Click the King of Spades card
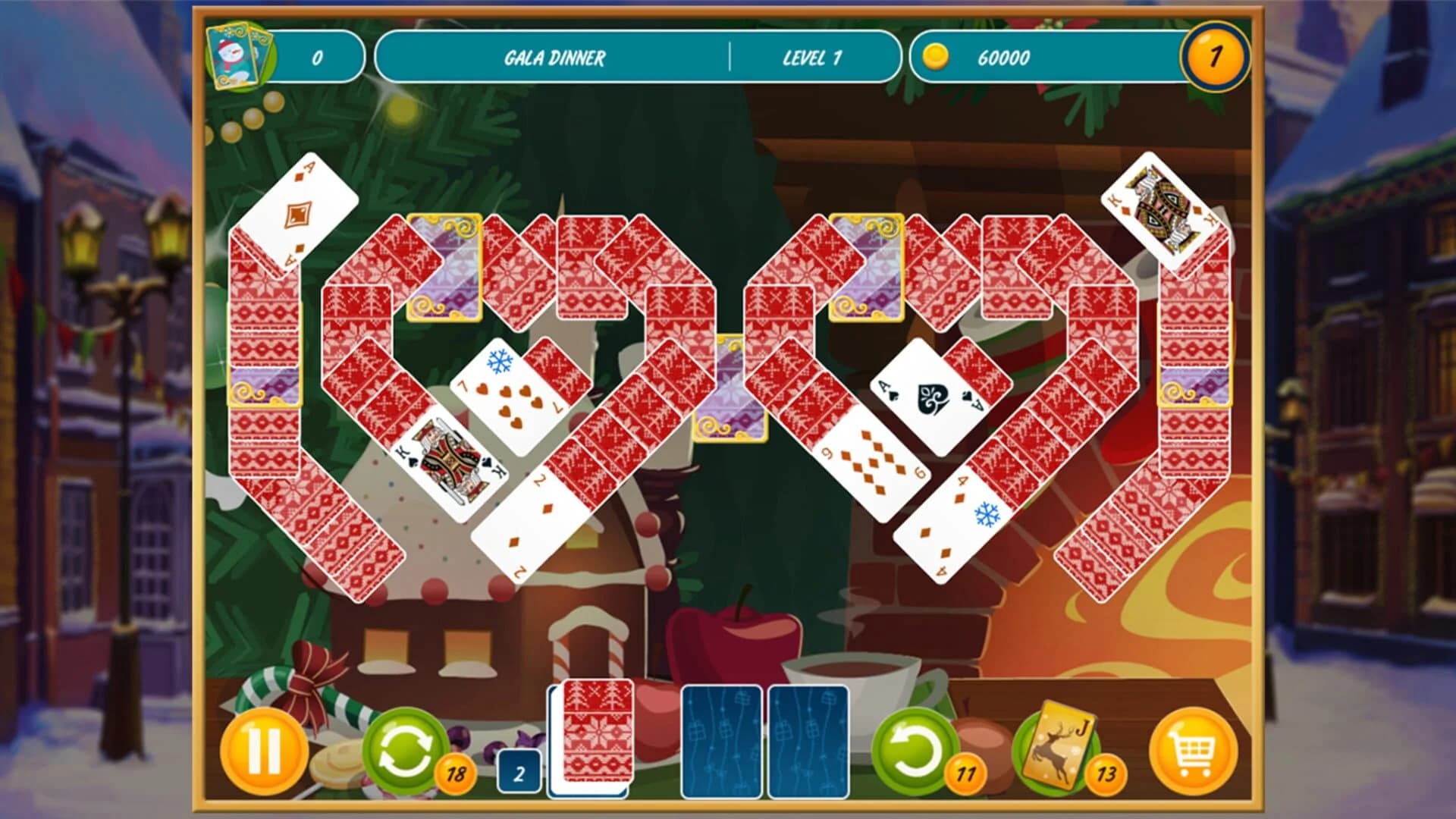The width and height of the screenshot is (1456, 819). [451, 461]
